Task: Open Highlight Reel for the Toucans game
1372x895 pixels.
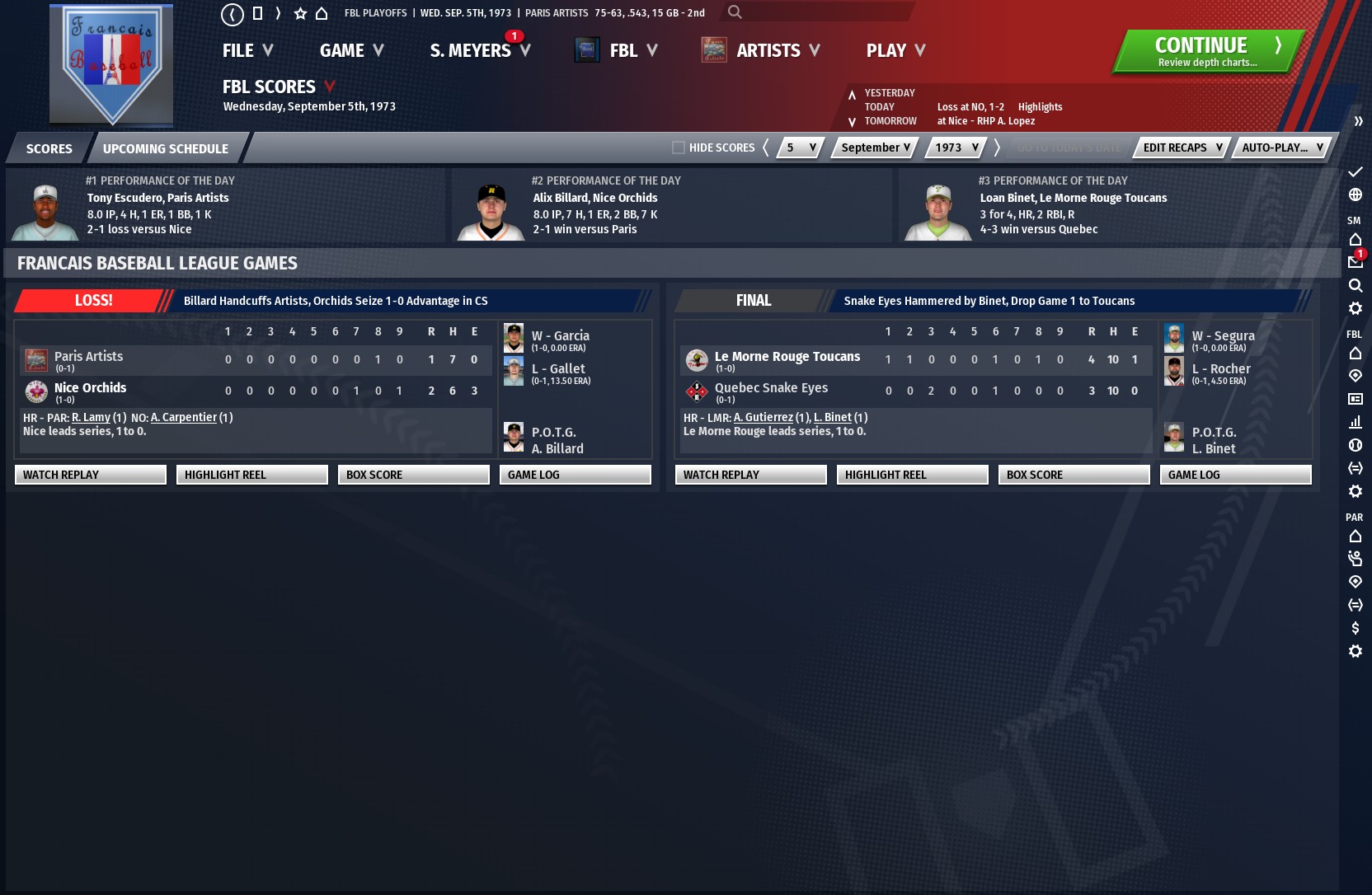Action: click(x=912, y=475)
